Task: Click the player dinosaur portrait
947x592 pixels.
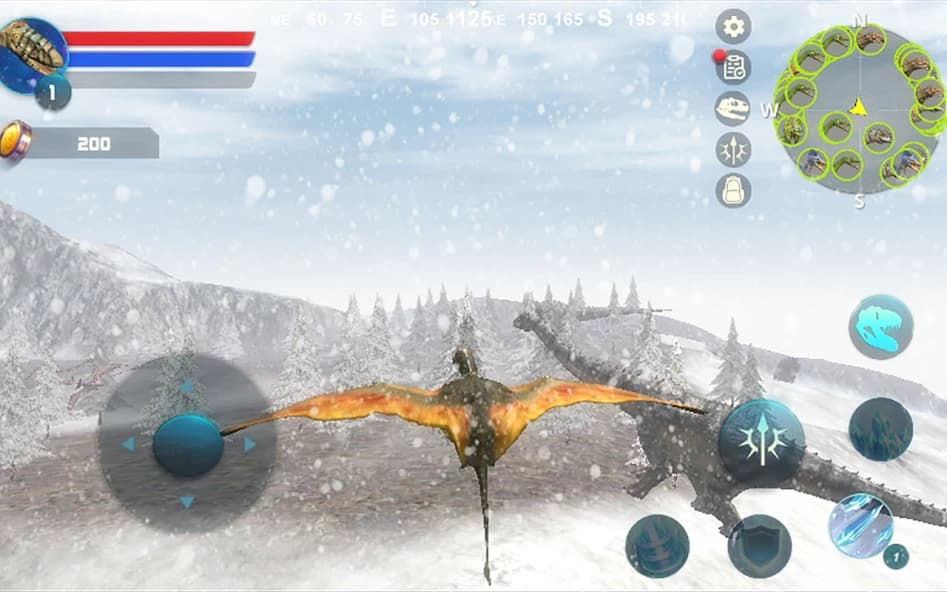Action: 32,52
